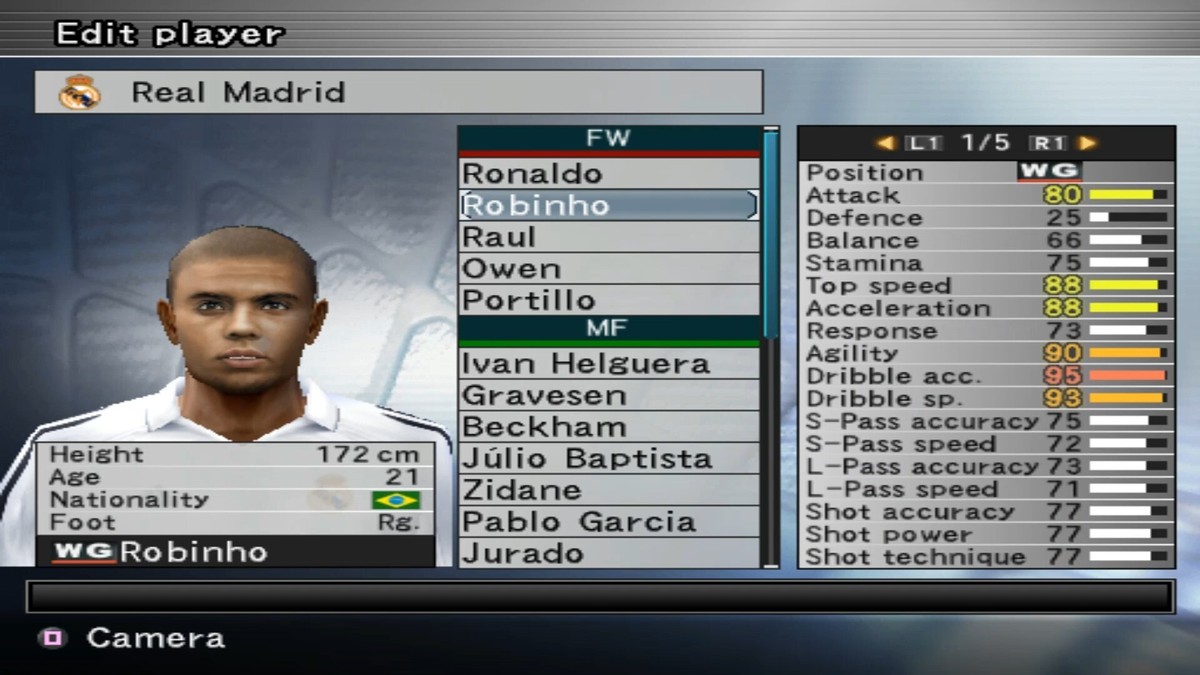This screenshot has height=675, width=1200.
Task: Select Portillo from the forwards
Action: click(x=608, y=299)
